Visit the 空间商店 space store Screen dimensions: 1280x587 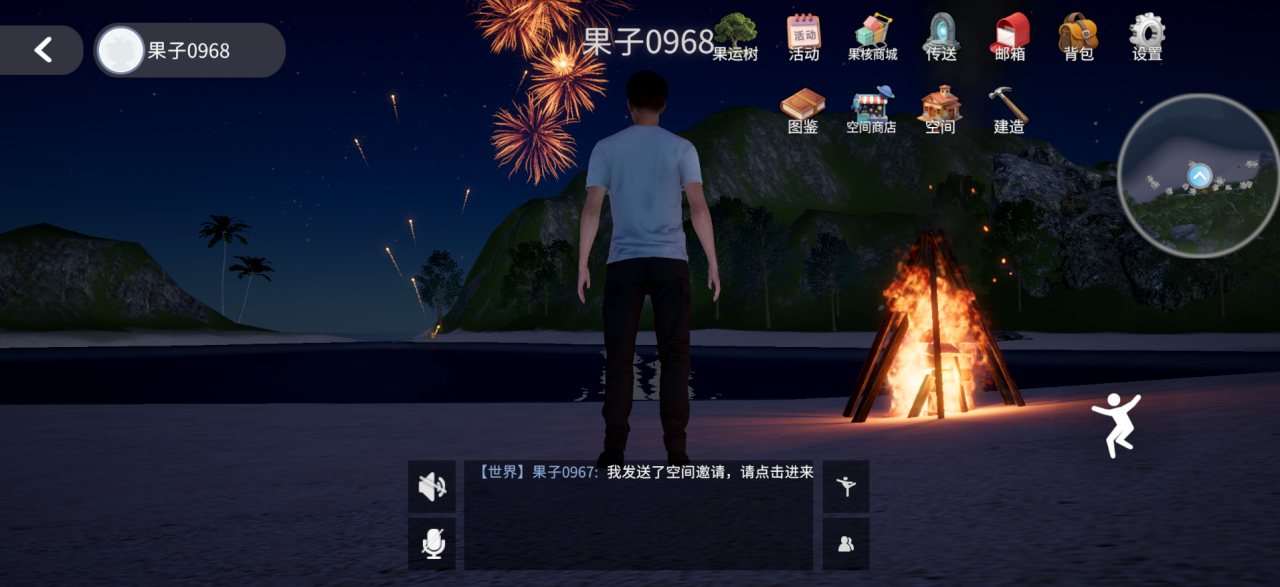(x=871, y=110)
